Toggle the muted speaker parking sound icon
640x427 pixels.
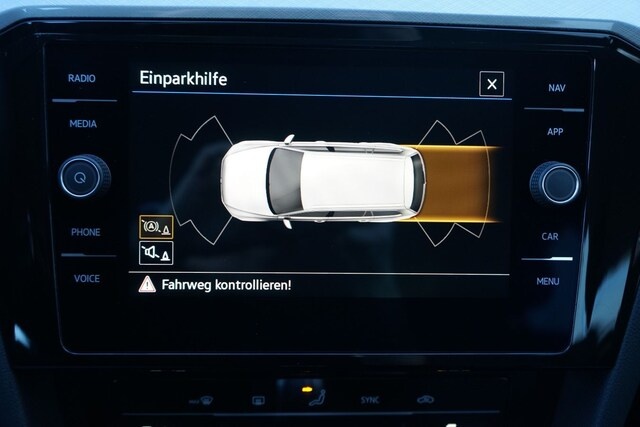[155, 252]
